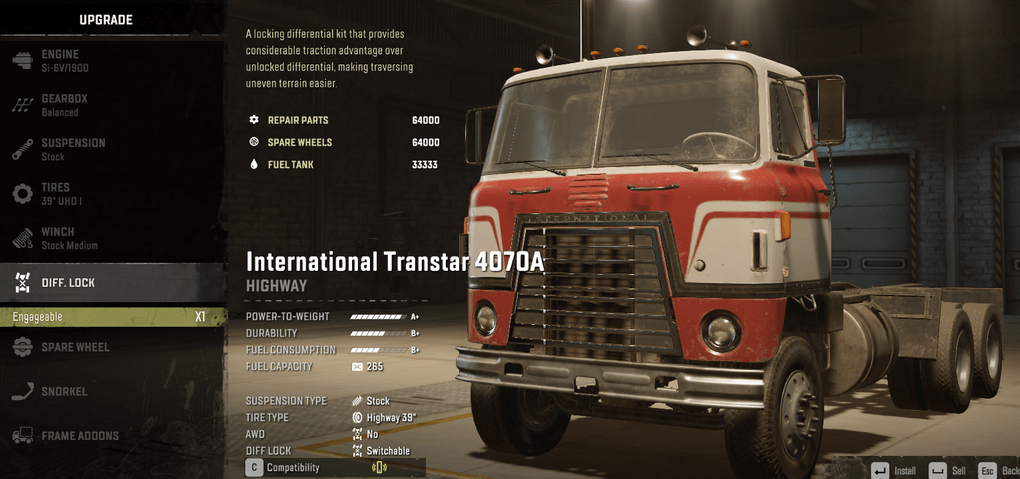Open the Suspension upgrade category
1020x479 pixels.
click(x=72, y=149)
